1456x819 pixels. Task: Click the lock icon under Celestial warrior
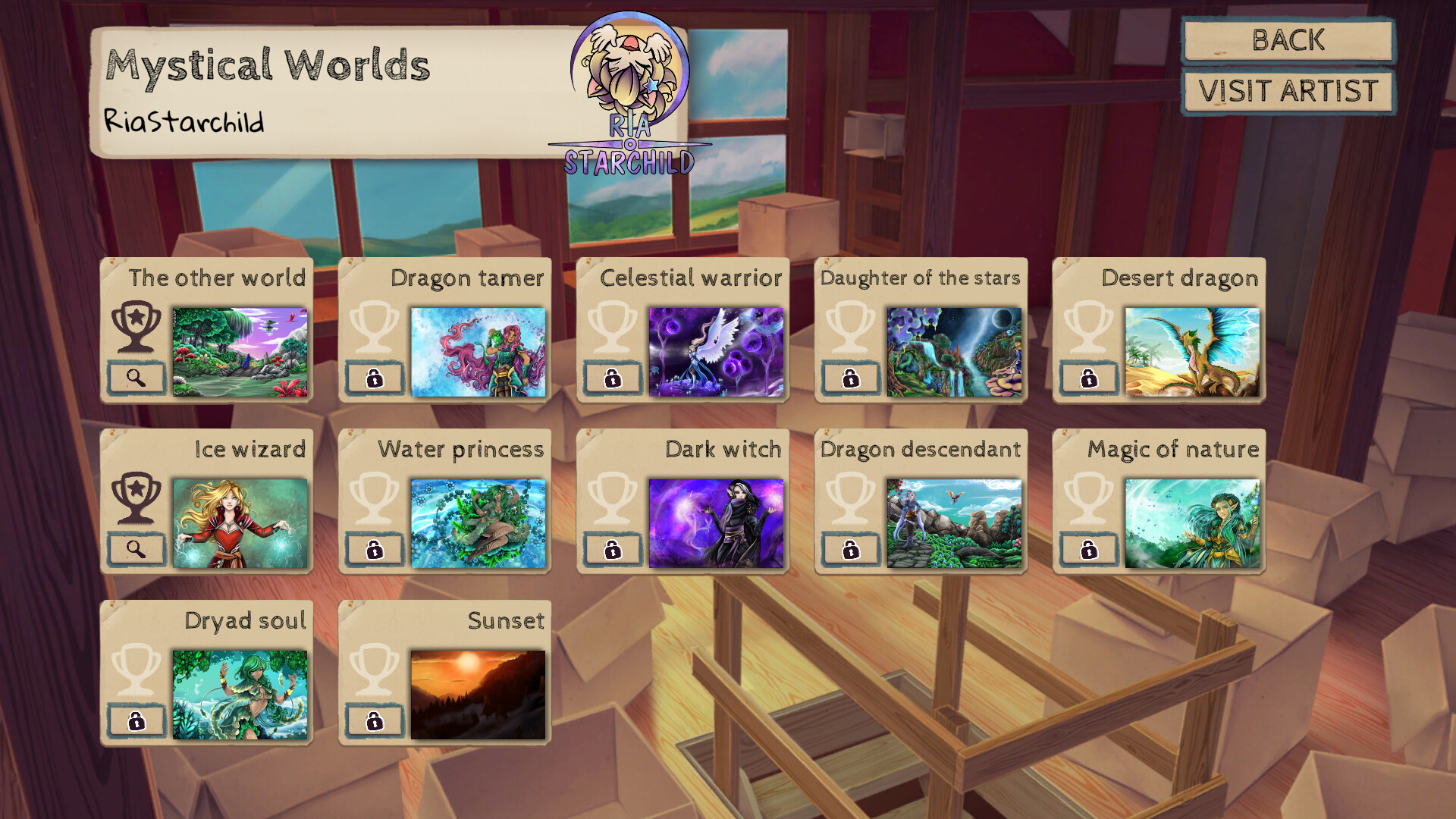tap(611, 378)
